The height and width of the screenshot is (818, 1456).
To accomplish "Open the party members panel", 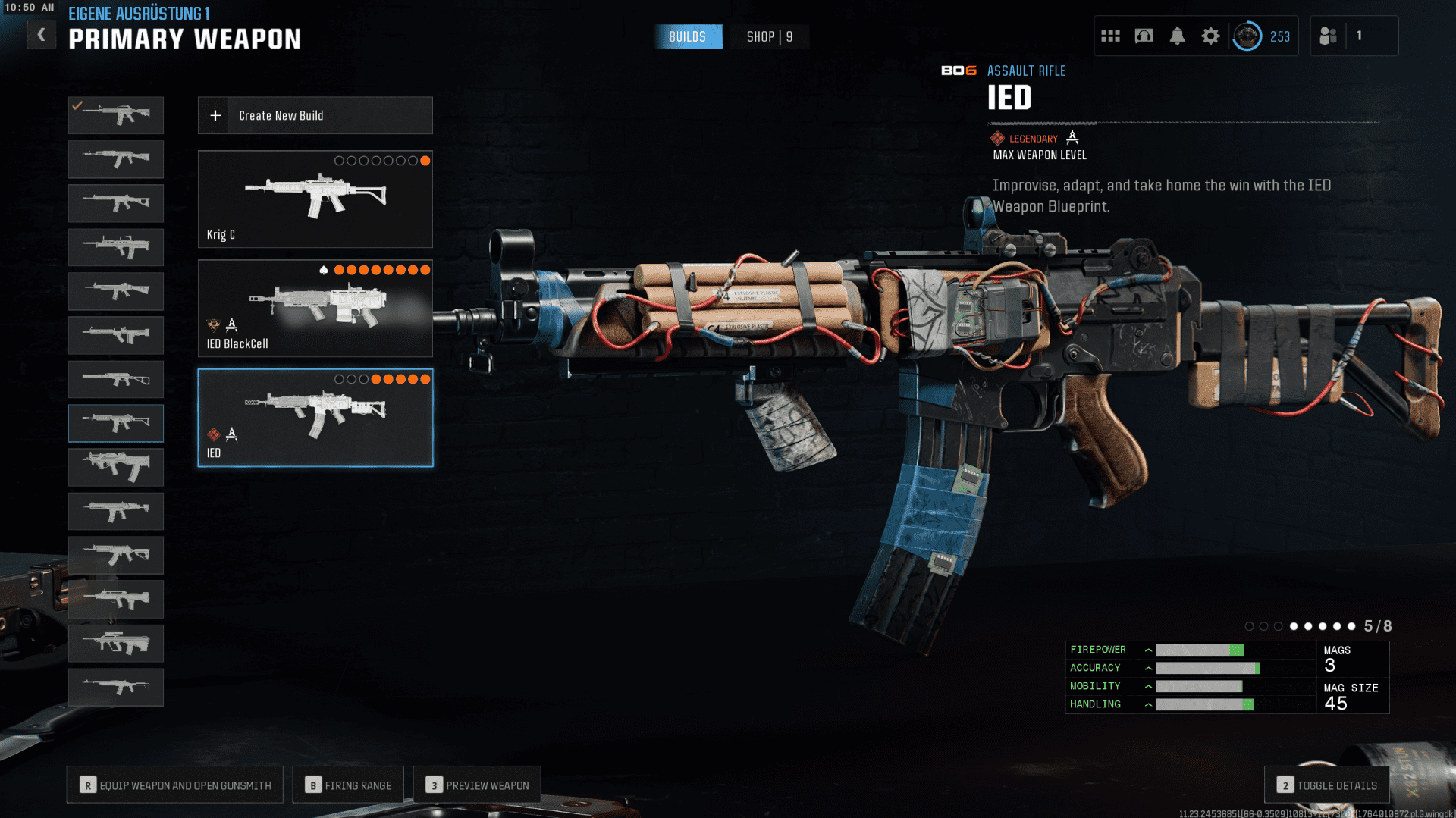I will pos(1342,36).
